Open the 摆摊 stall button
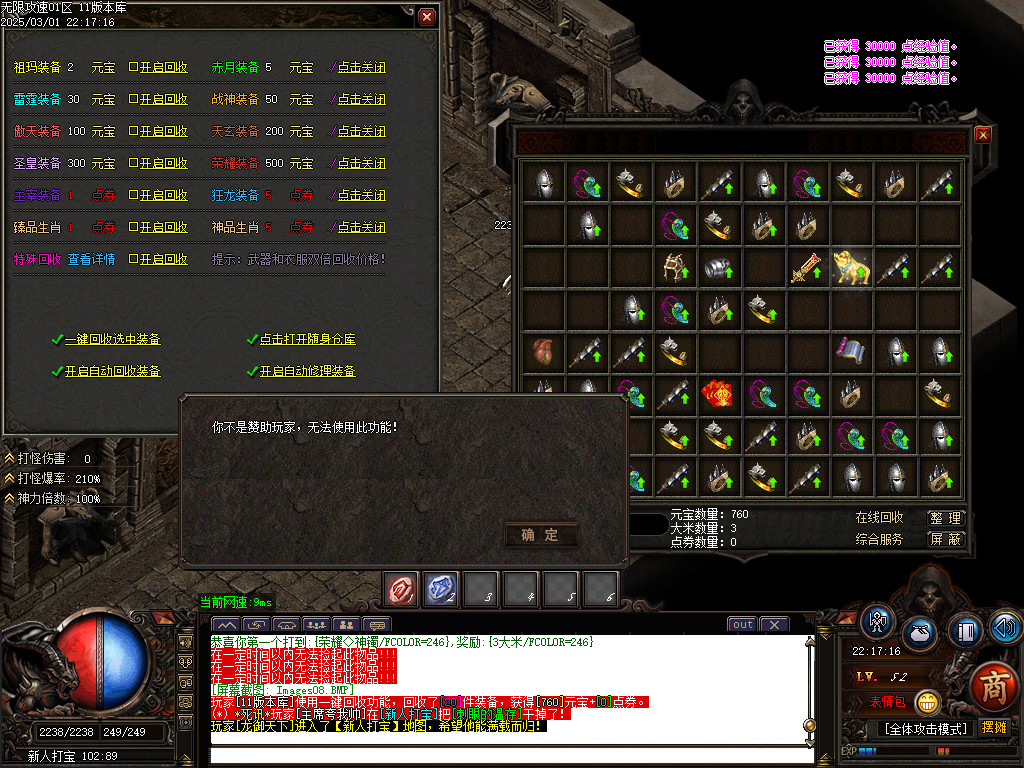 [994, 728]
